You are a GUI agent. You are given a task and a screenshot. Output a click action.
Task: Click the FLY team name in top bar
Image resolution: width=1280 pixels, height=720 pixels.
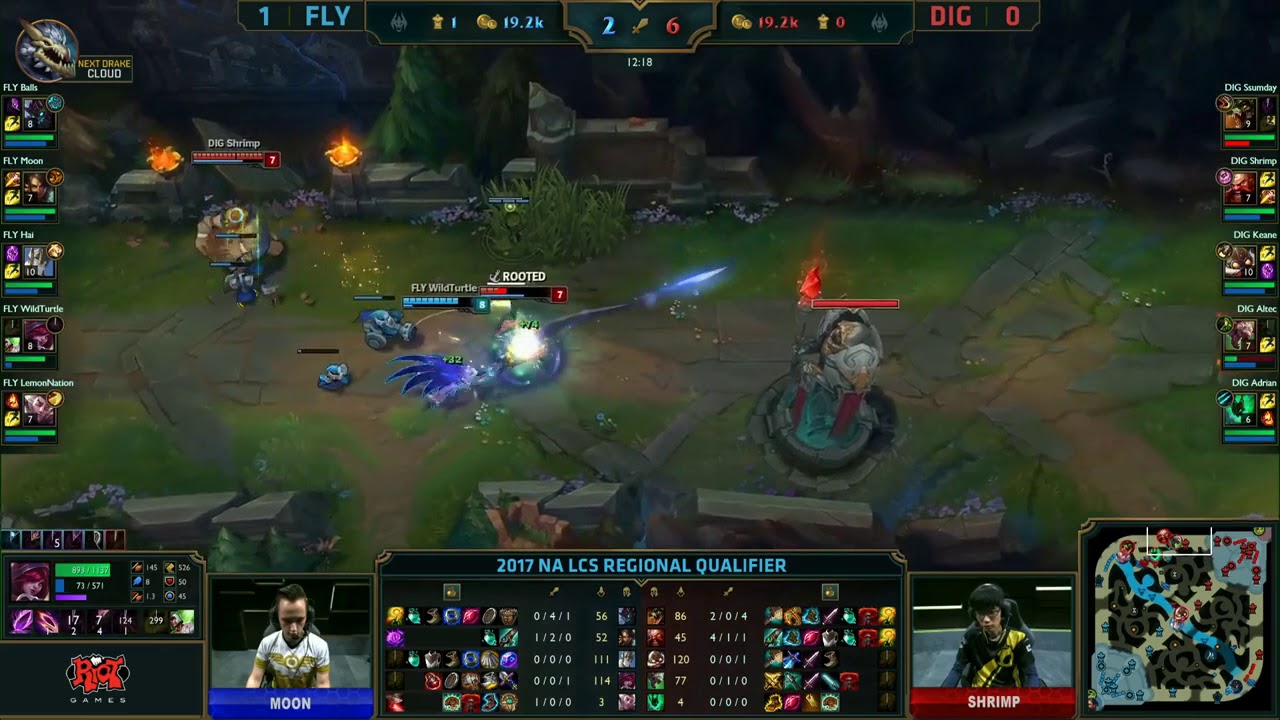[x=327, y=15]
